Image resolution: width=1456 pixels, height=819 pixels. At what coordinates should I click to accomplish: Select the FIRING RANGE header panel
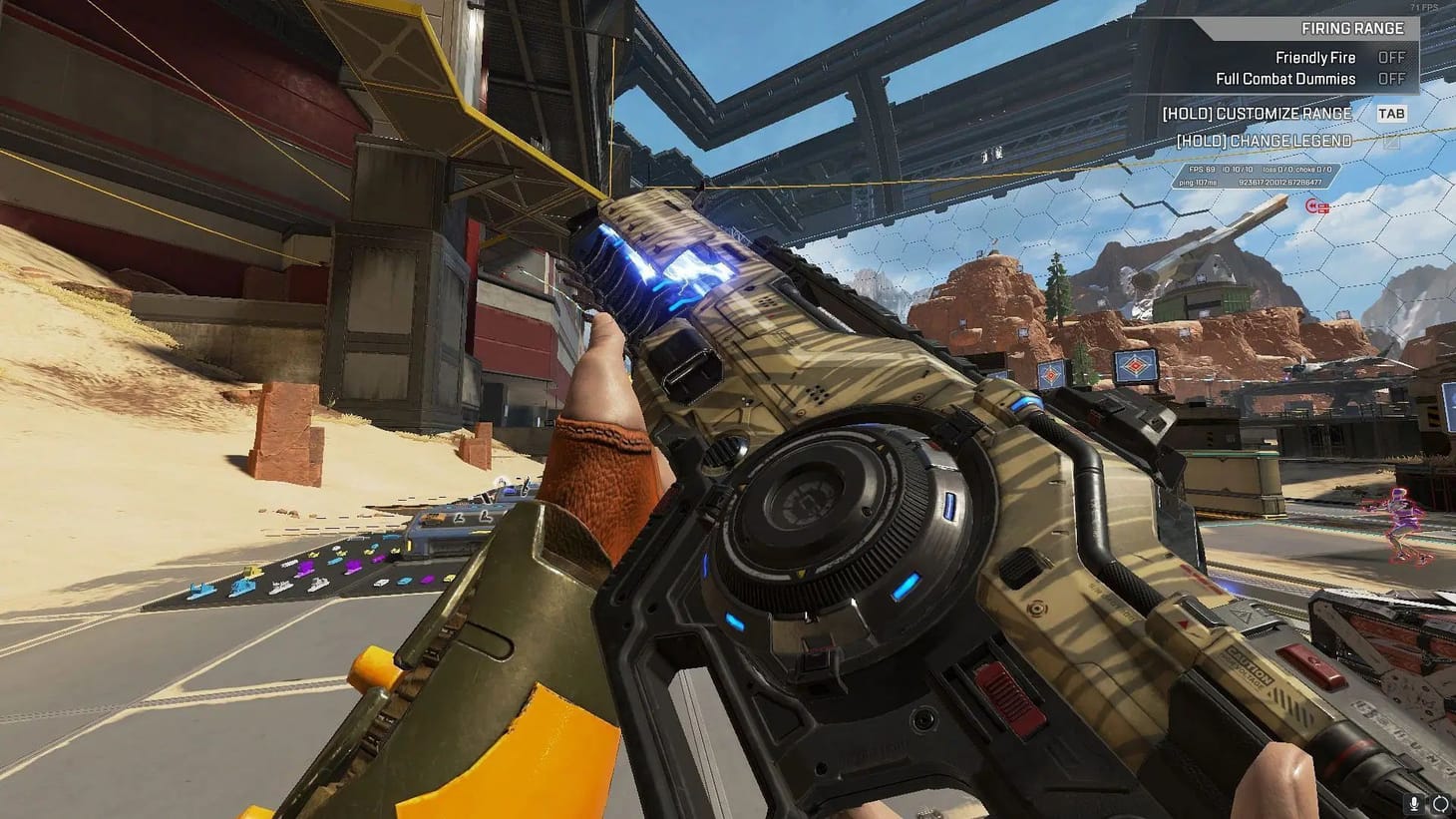pos(1351,28)
